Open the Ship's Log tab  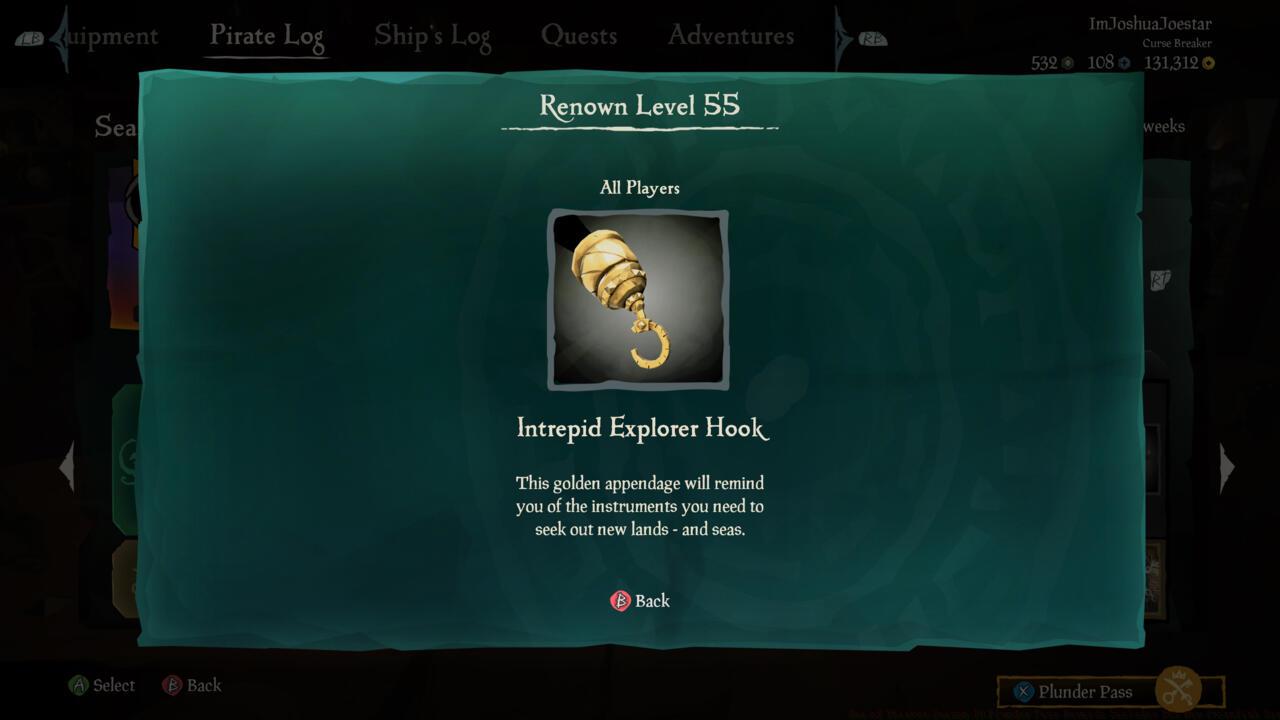[432, 34]
